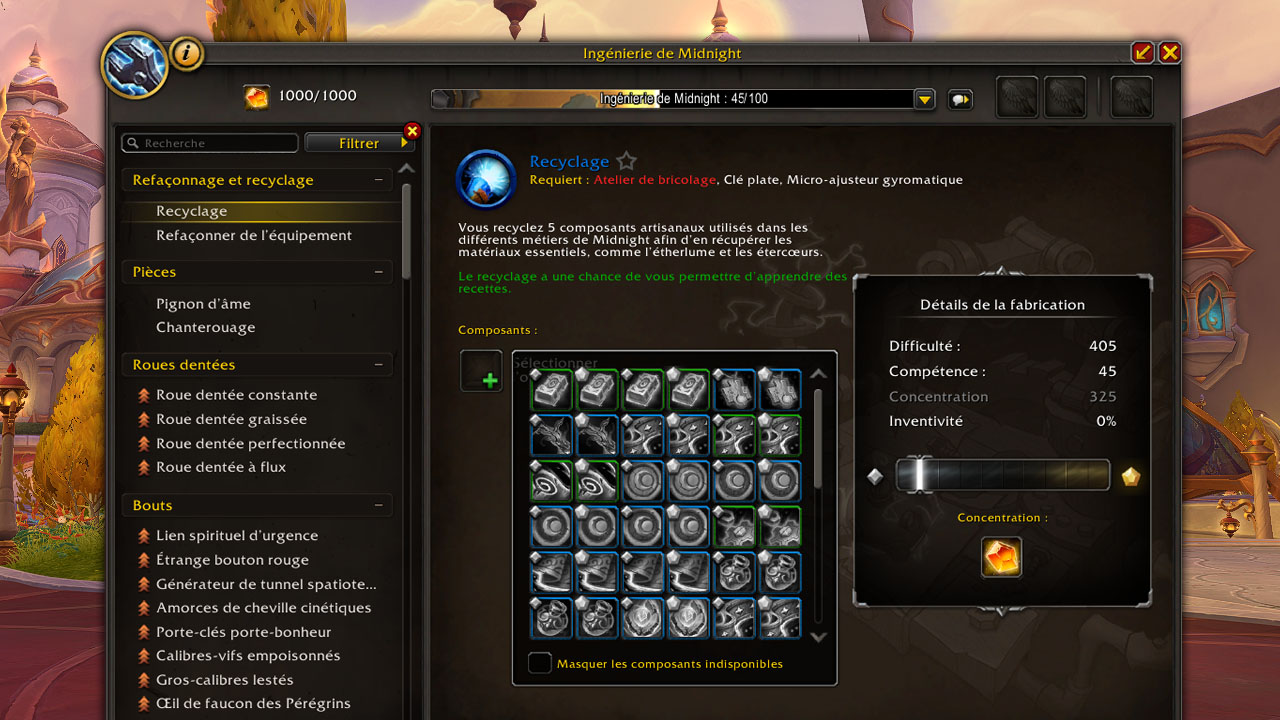Image resolution: width=1280 pixels, height=720 pixels.
Task: Favorite the Recyclage recipe with the star
Action: [x=626, y=161]
